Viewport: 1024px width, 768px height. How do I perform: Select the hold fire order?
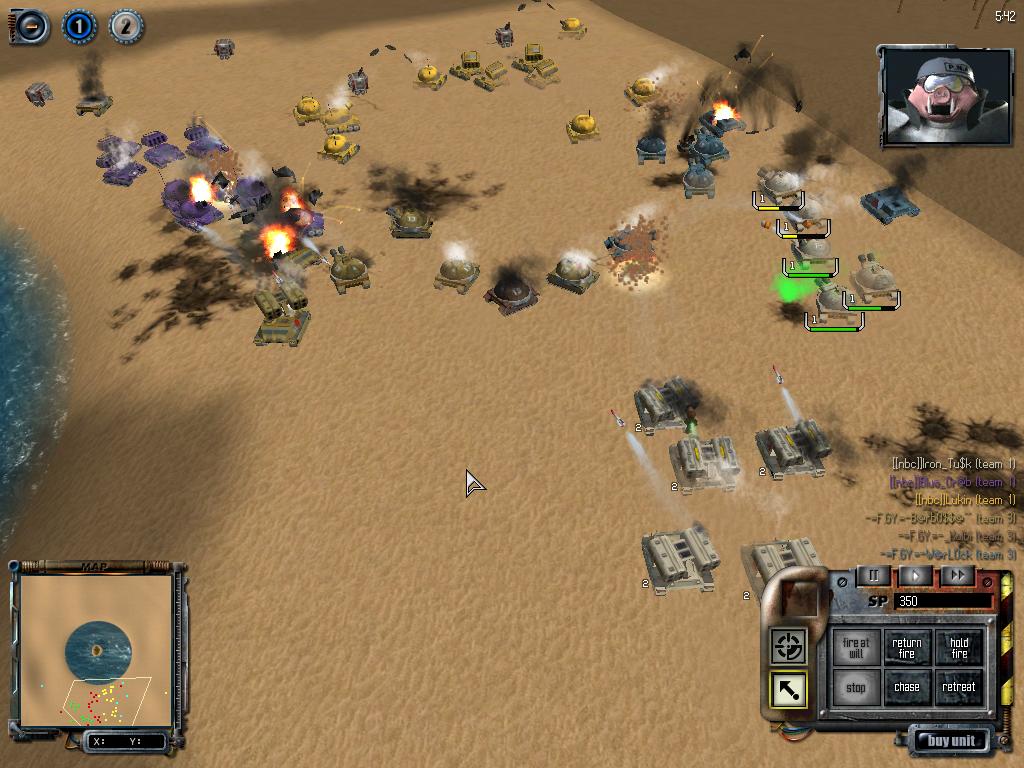(959, 648)
